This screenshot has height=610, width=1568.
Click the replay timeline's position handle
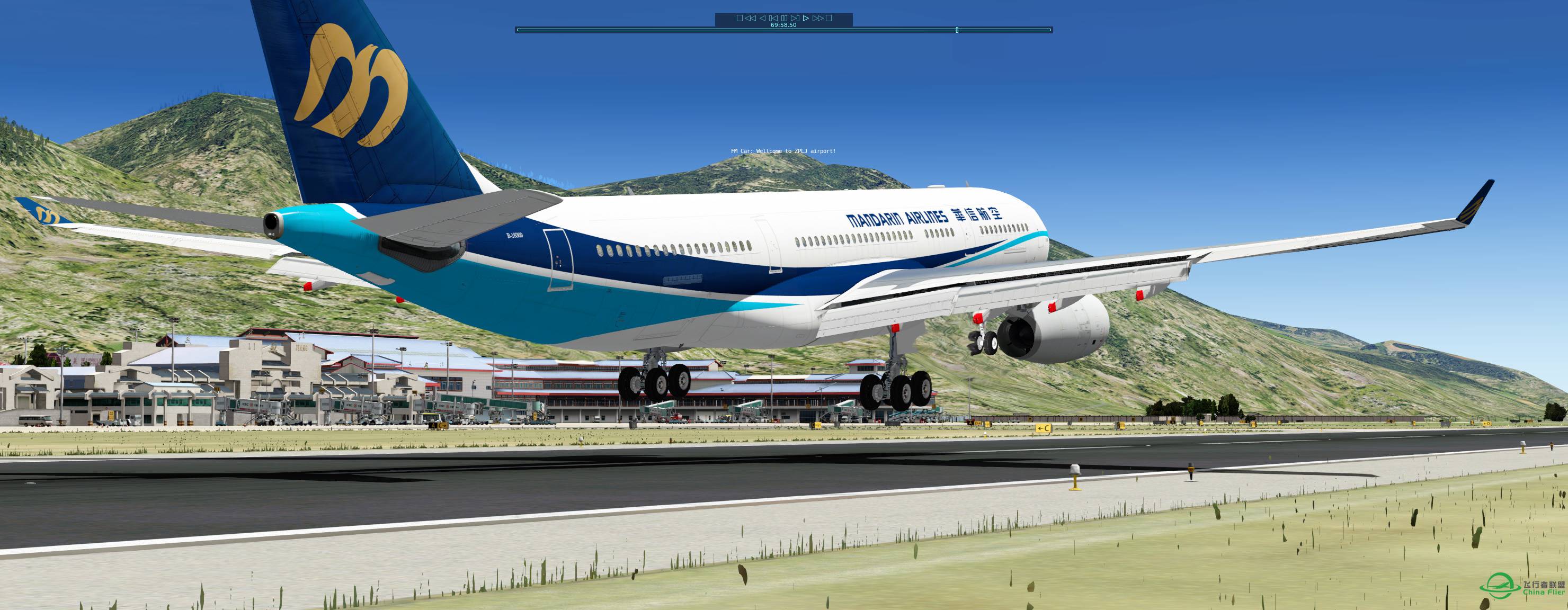[957, 30]
